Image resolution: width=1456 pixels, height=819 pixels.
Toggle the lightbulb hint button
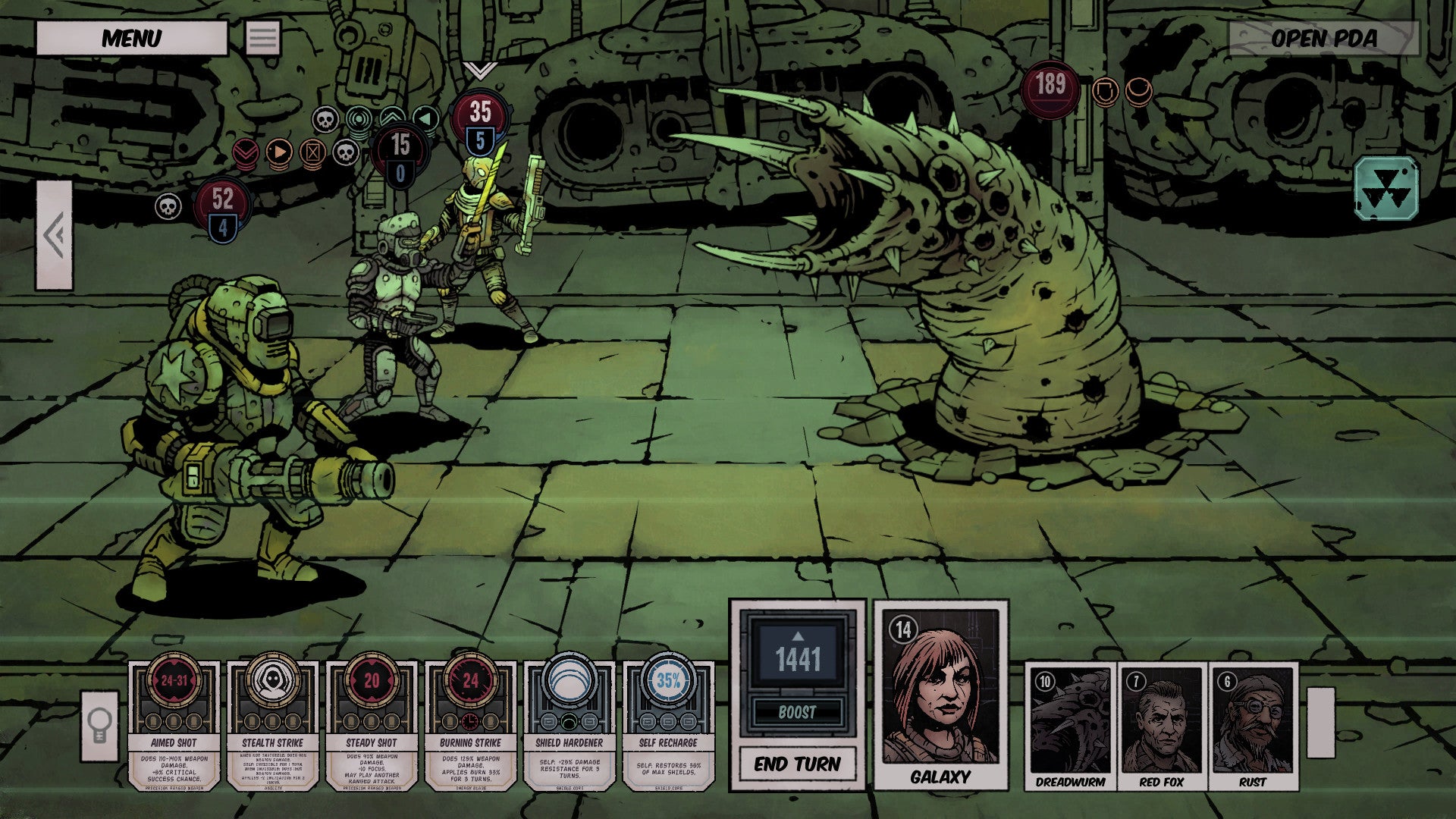tap(100, 726)
